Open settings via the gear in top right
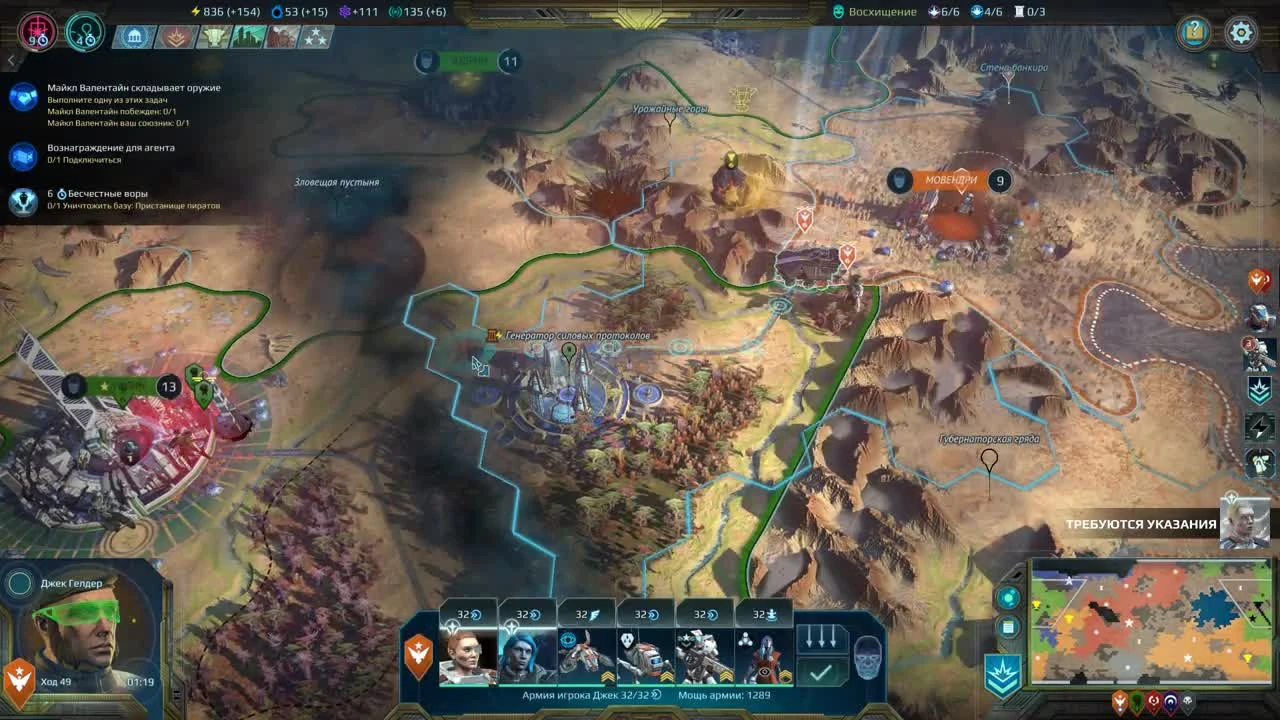 (x=1240, y=32)
